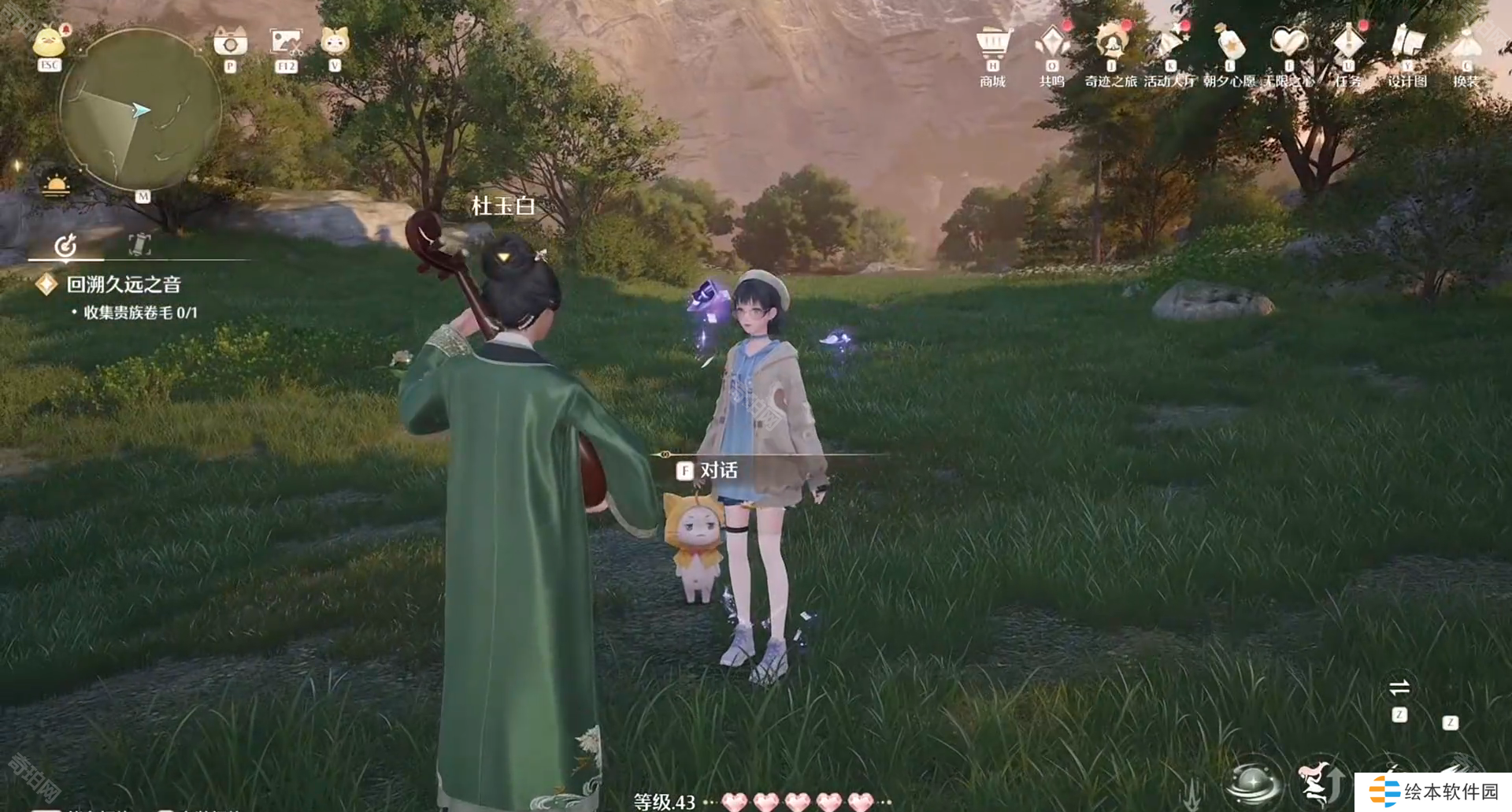This screenshot has height=812, width=1512.
Task: Switch to the scroll tracker tab
Action: click(139, 244)
